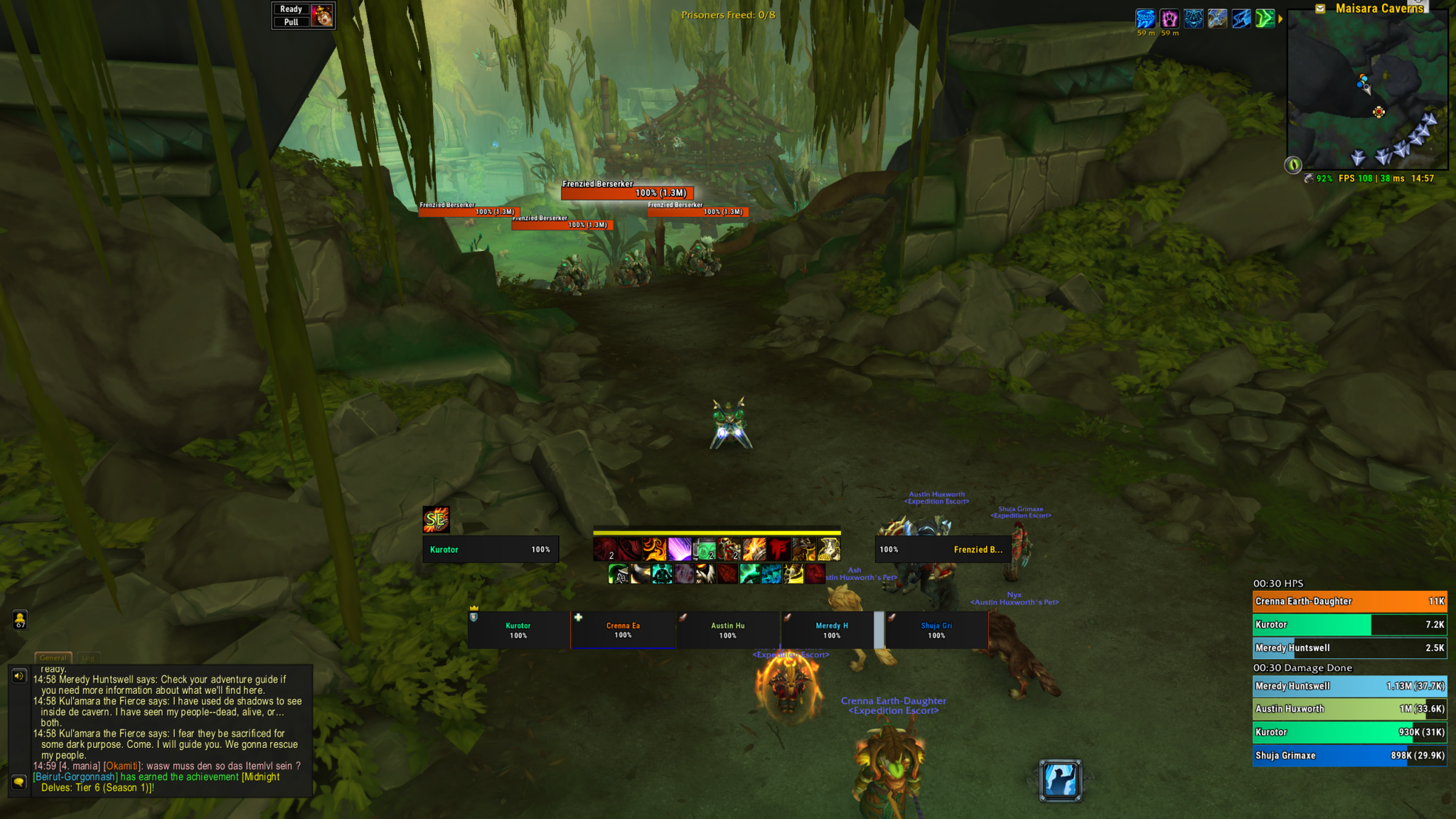Select Austin Hu's party frame

click(727, 630)
